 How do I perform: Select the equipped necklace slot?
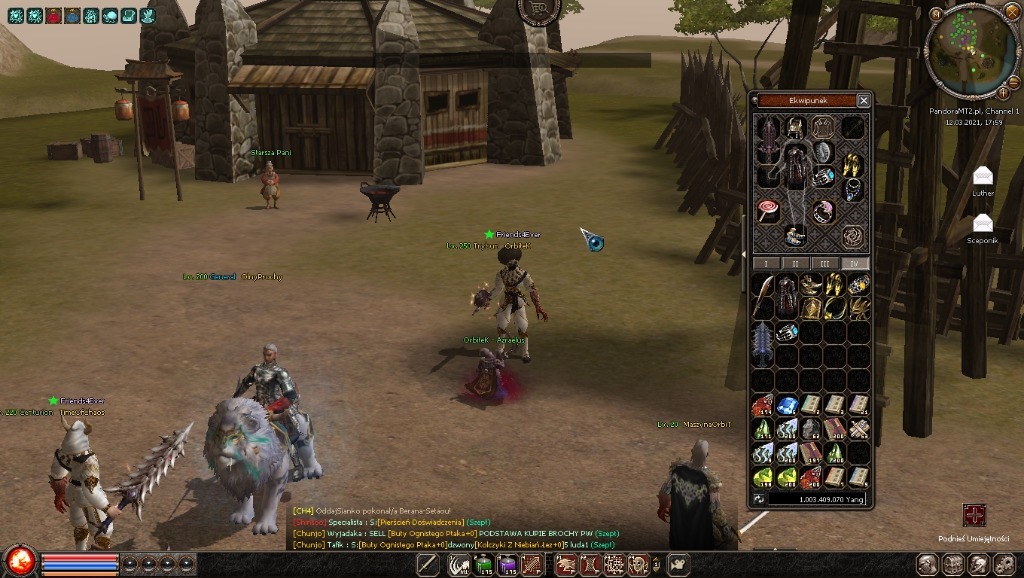pyautogui.click(x=853, y=189)
